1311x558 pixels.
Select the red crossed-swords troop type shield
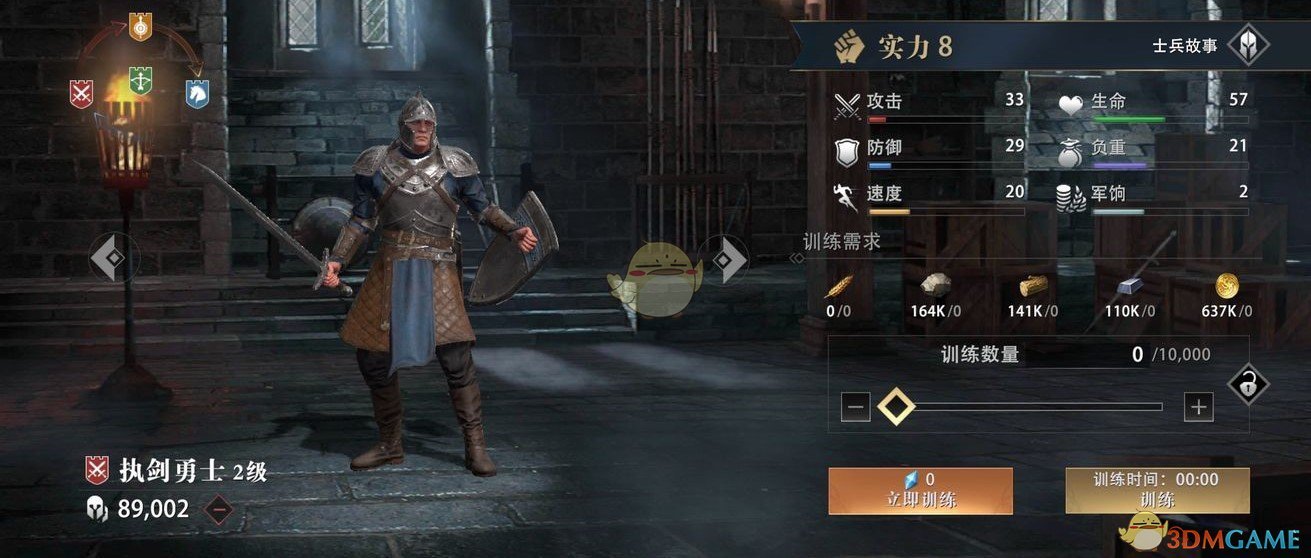(82, 93)
